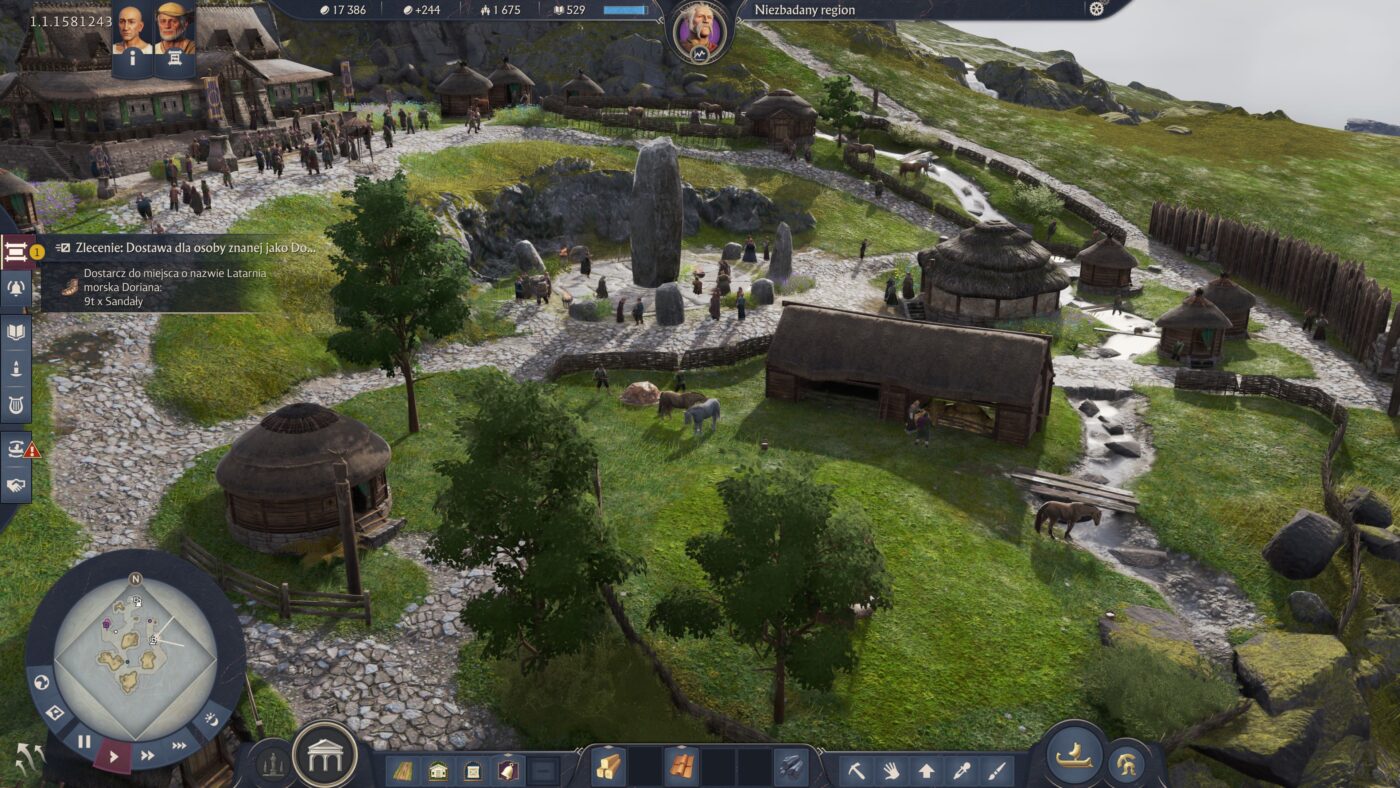This screenshot has width=1400, height=788.
Task: Set game speed to double fast-forward
Action: [x=148, y=756]
